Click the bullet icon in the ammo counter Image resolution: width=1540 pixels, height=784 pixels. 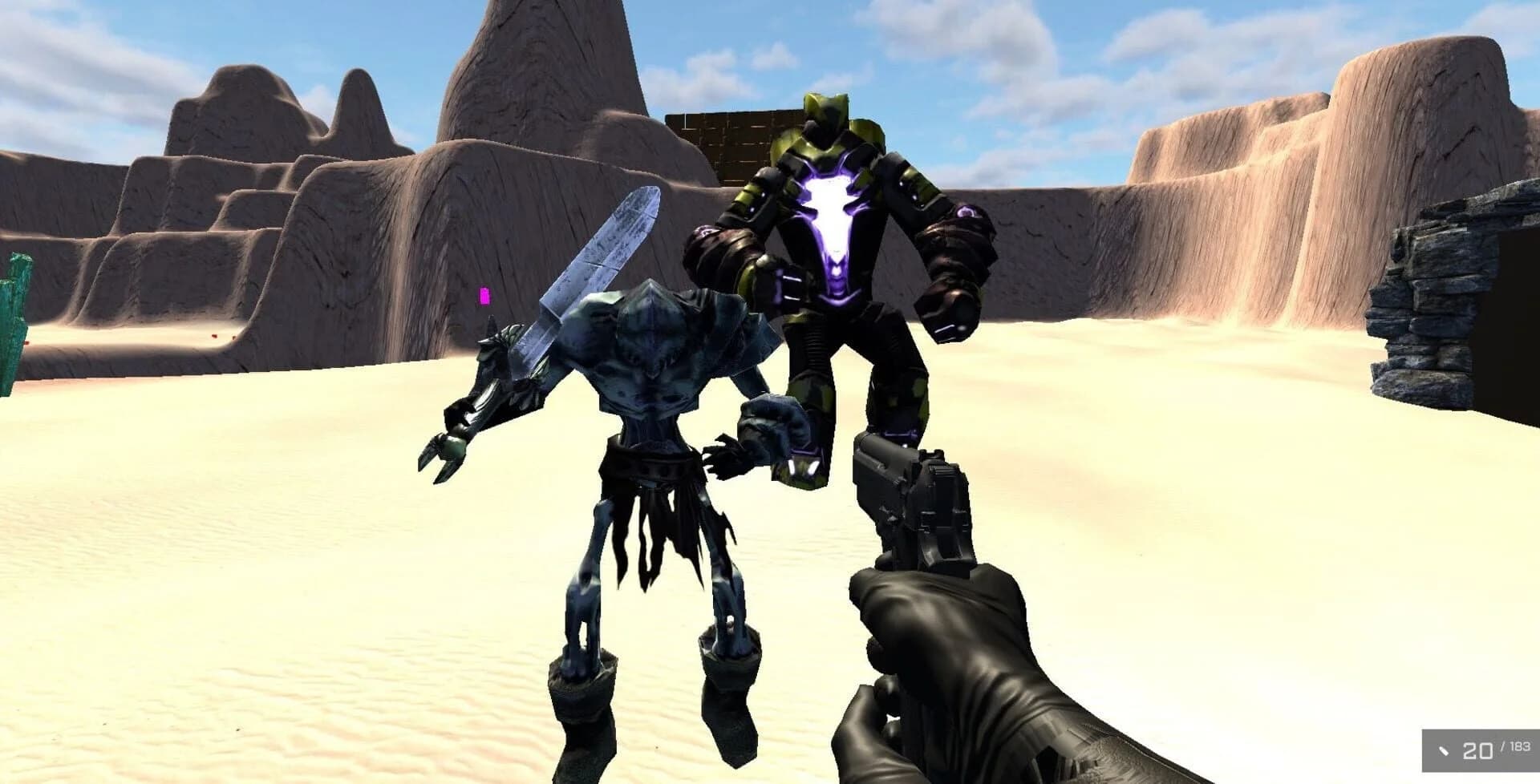1444,752
